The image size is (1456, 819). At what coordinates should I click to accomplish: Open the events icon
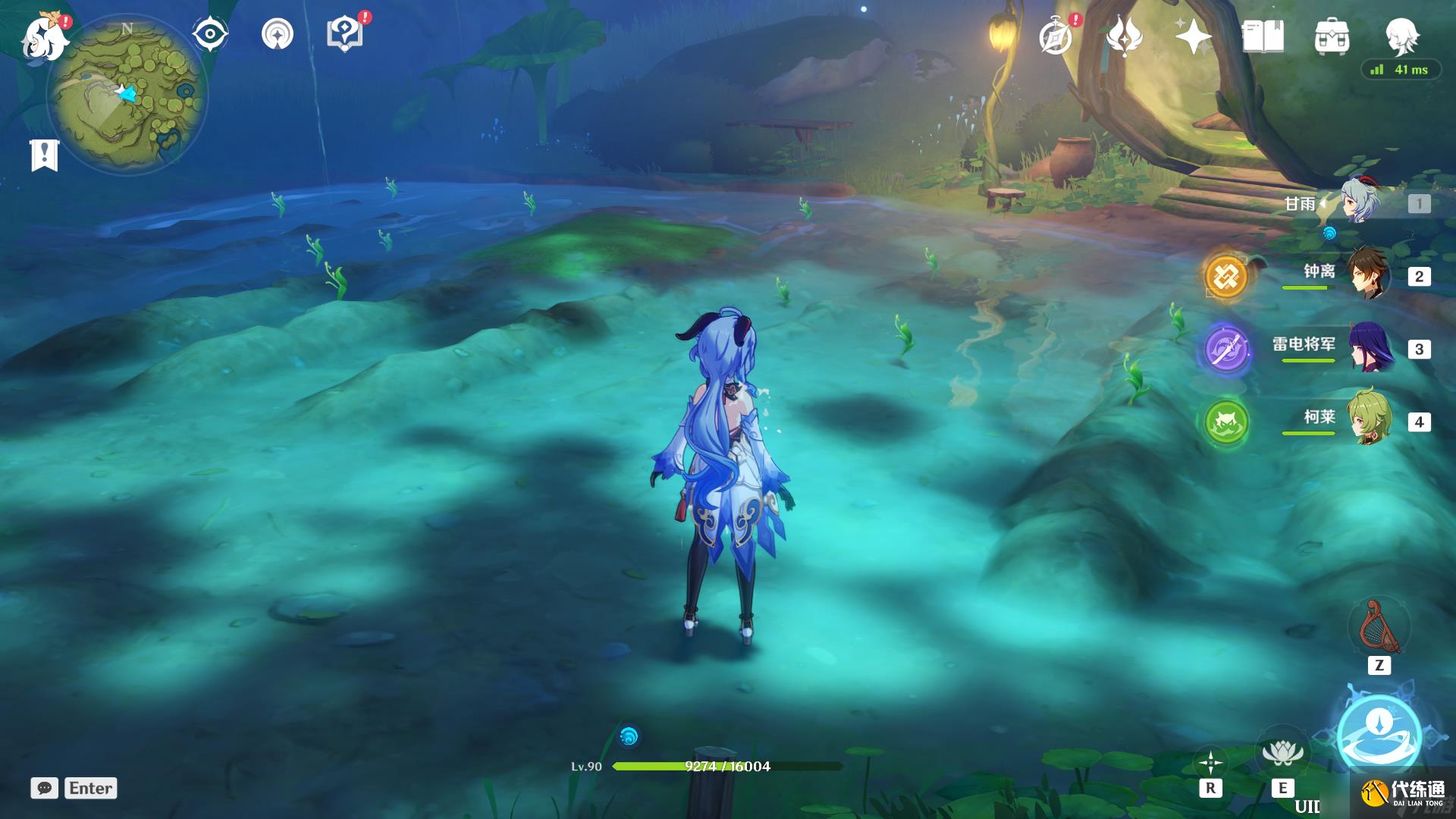(1124, 36)
